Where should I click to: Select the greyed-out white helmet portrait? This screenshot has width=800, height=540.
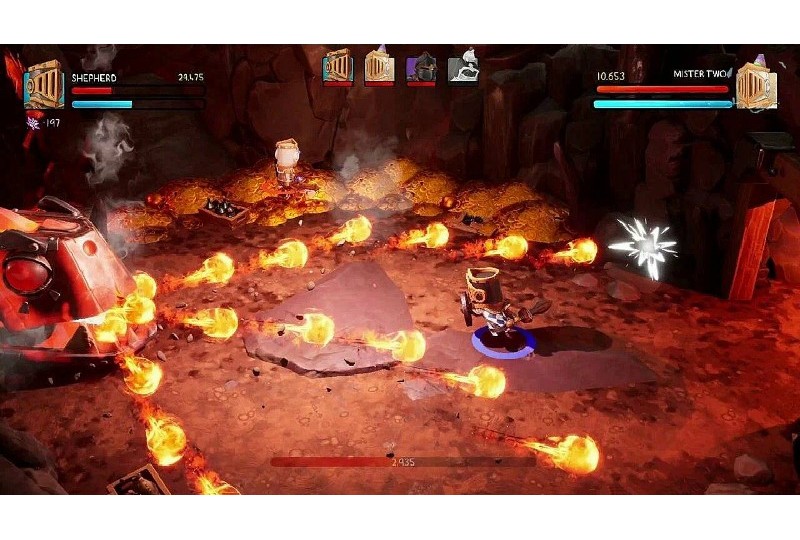tap(462, 67)
